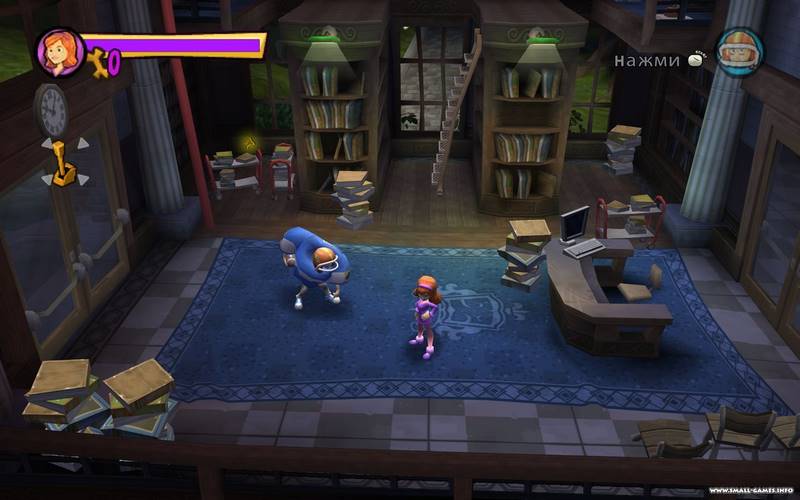
Task: Click the helmeted character portrait
Action: pos(740,52)
